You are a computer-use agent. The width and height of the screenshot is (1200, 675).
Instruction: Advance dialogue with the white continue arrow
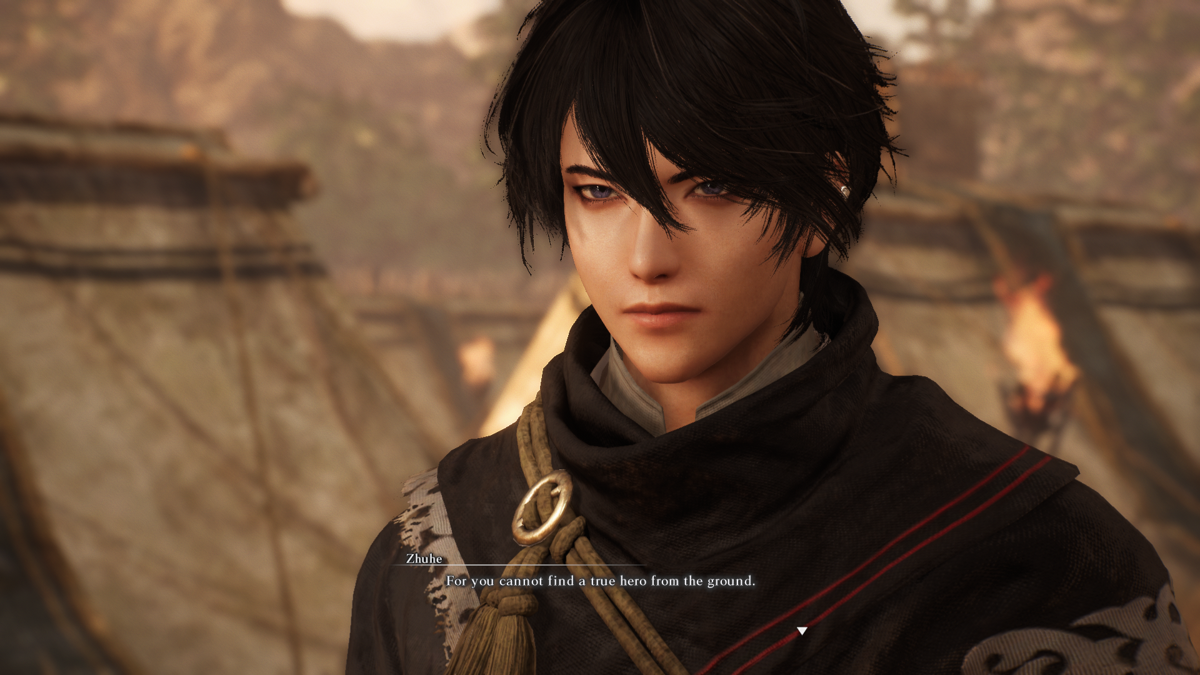click(x=801, y=631)
